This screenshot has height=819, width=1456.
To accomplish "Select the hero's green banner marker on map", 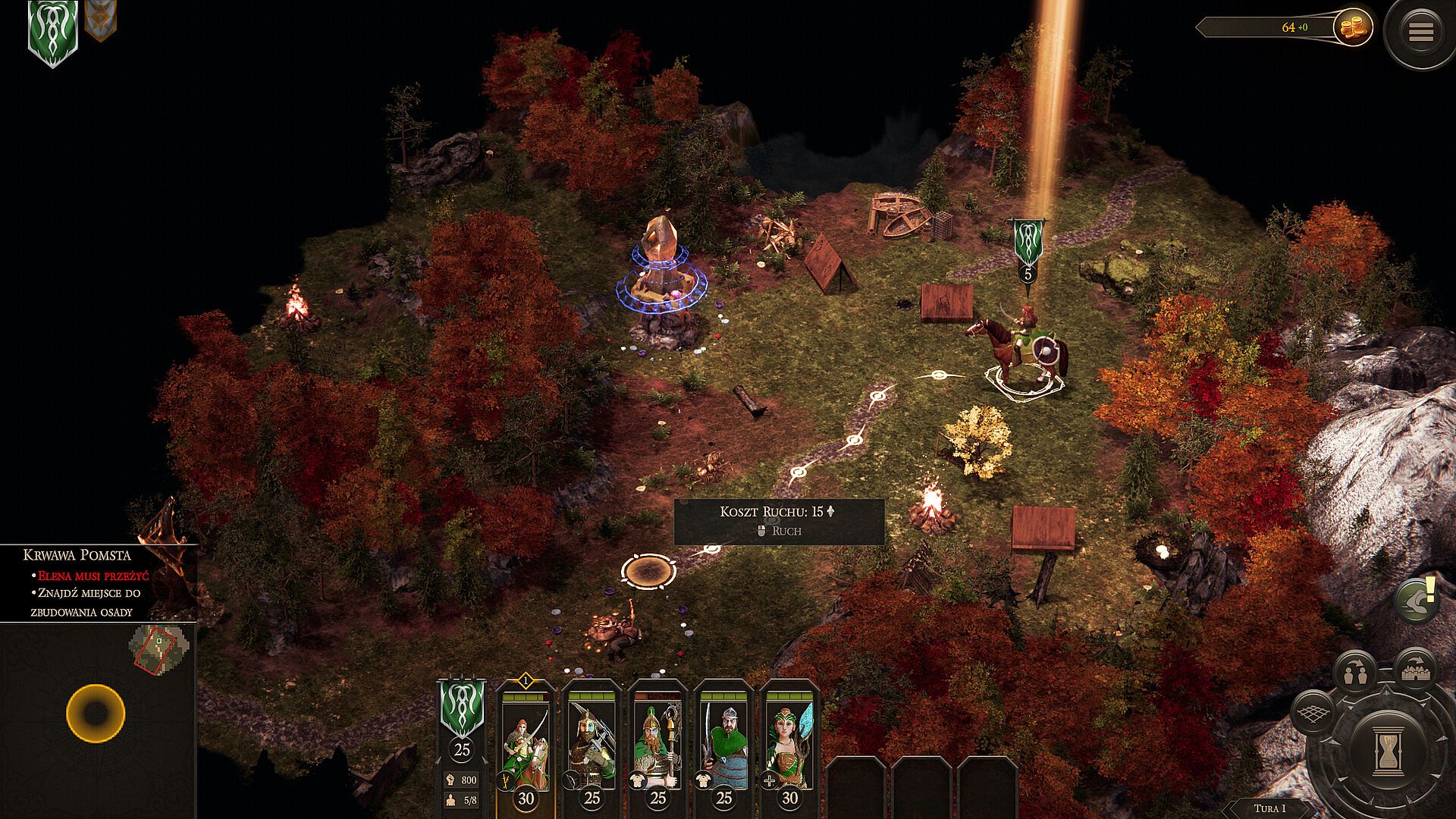I will (1028, 242).
